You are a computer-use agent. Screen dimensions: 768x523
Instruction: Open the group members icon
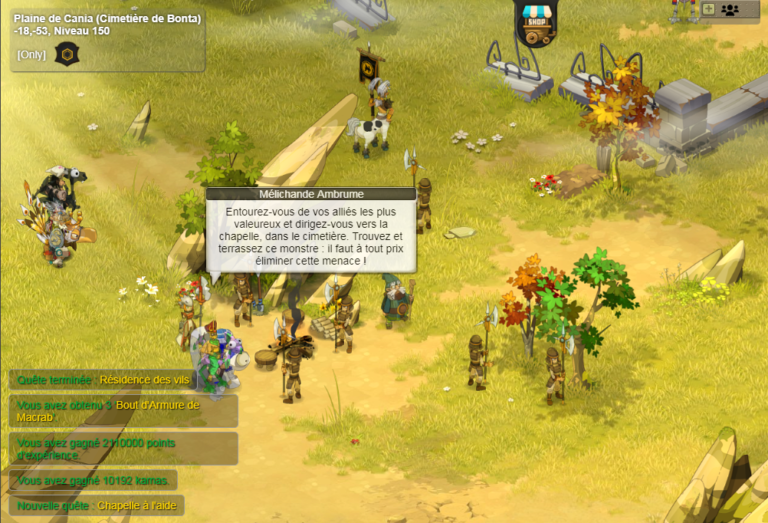point(730,9)
